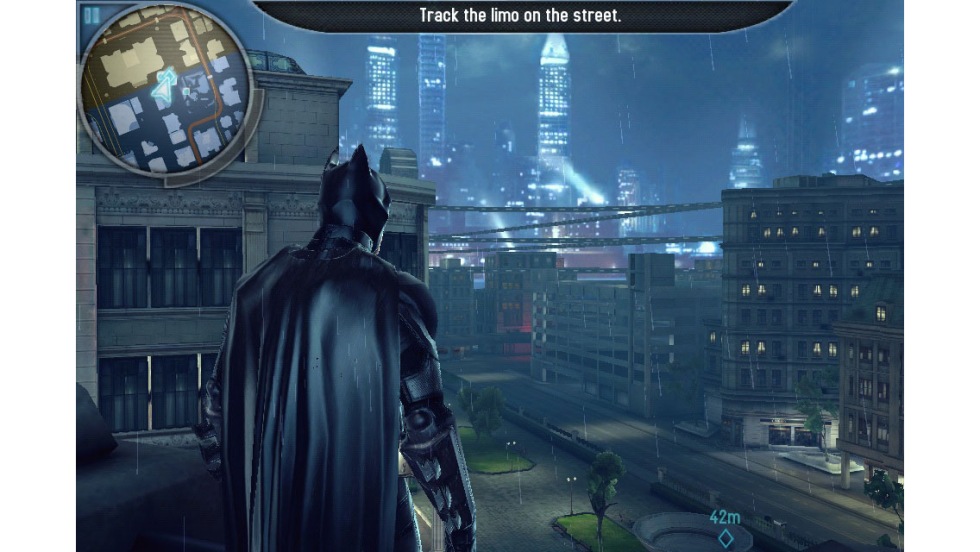This screenshot has height=552, width=980.
Task: Tap the 42m objective waypoint marker
Action: pyautogui.click(x=725, y=537)
